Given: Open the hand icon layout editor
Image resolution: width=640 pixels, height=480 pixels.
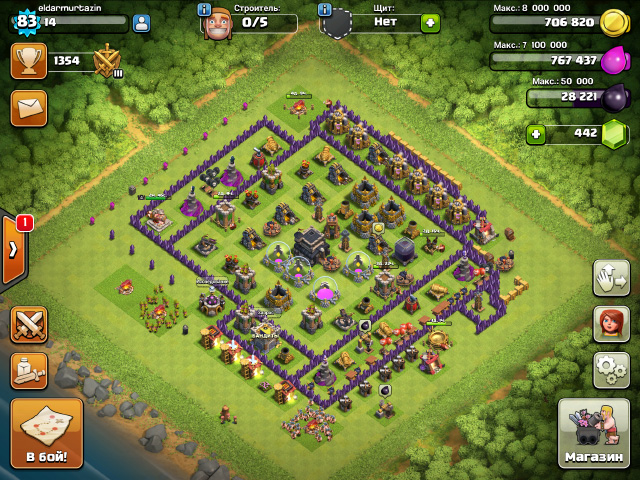Looking at the screenshot, I should [611, 277].
